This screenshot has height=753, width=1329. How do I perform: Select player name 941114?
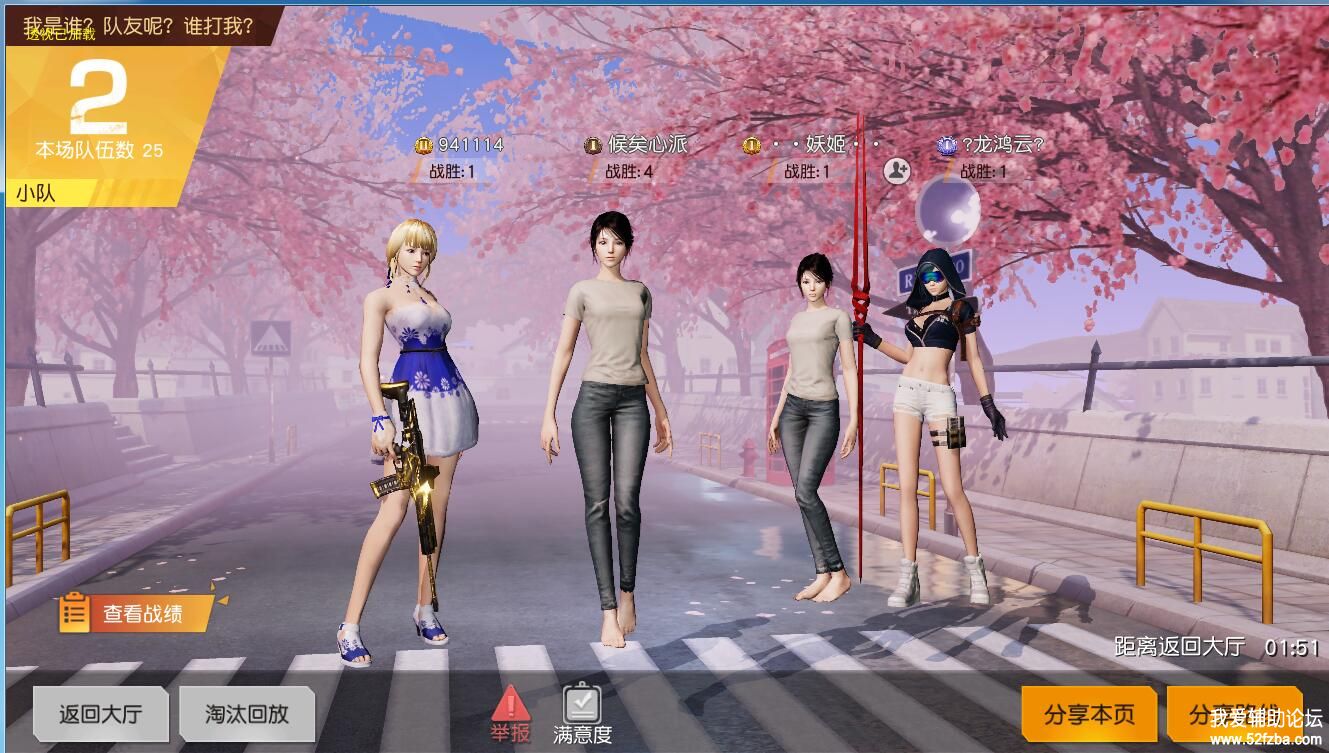[x=470, y=145]
